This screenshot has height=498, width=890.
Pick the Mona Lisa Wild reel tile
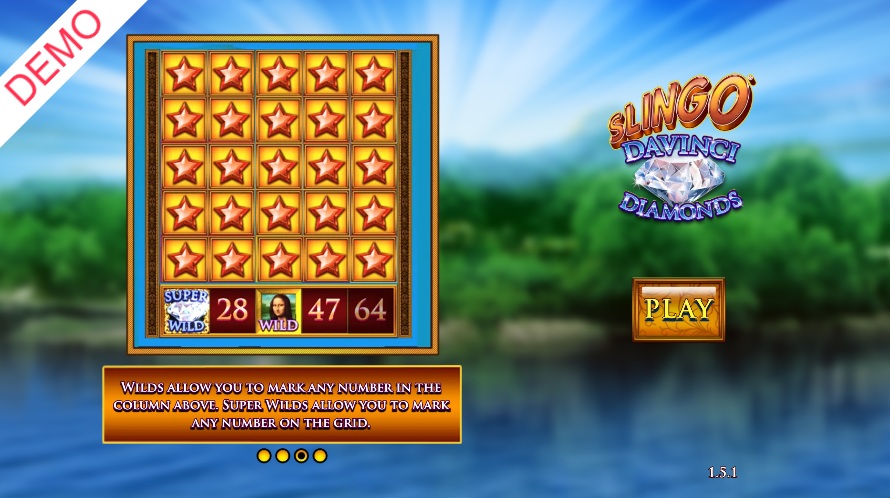(279, 310)
